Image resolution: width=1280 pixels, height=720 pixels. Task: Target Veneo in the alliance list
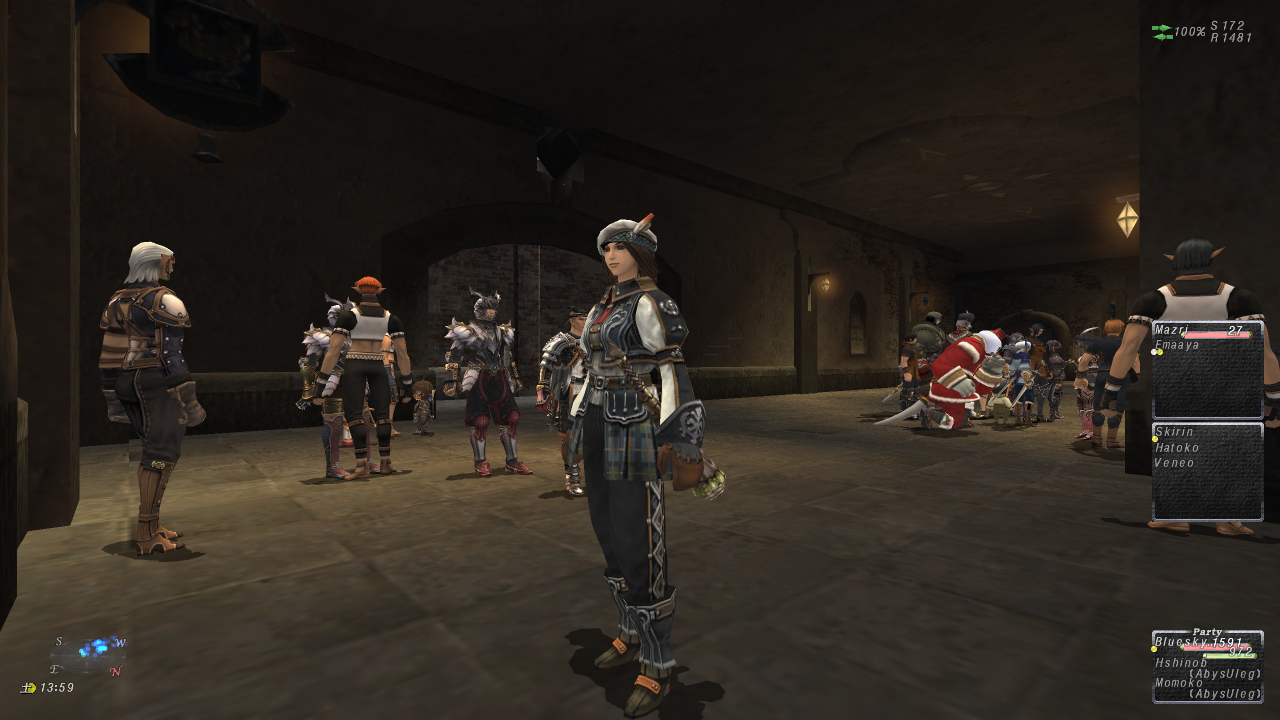click(x=1174, y=462)
